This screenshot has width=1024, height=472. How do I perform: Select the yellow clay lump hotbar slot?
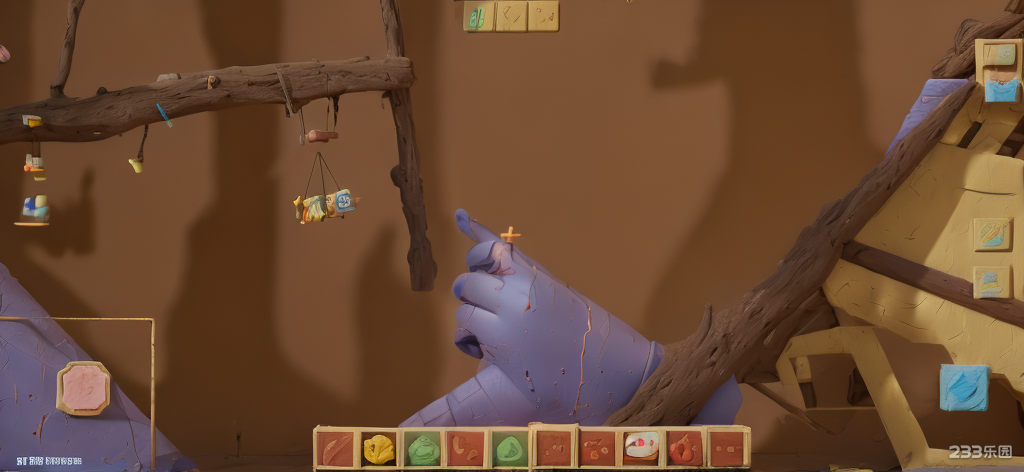click(x=379, y=449)
